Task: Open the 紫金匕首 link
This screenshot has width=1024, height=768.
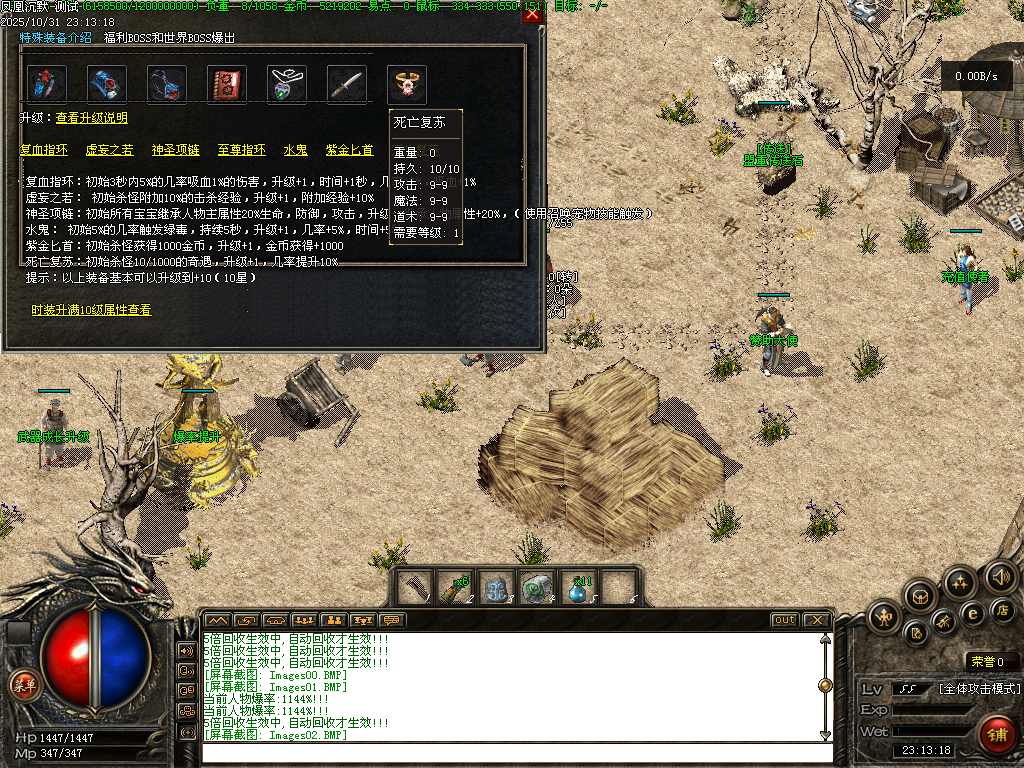Action: [x=349, y=150]
